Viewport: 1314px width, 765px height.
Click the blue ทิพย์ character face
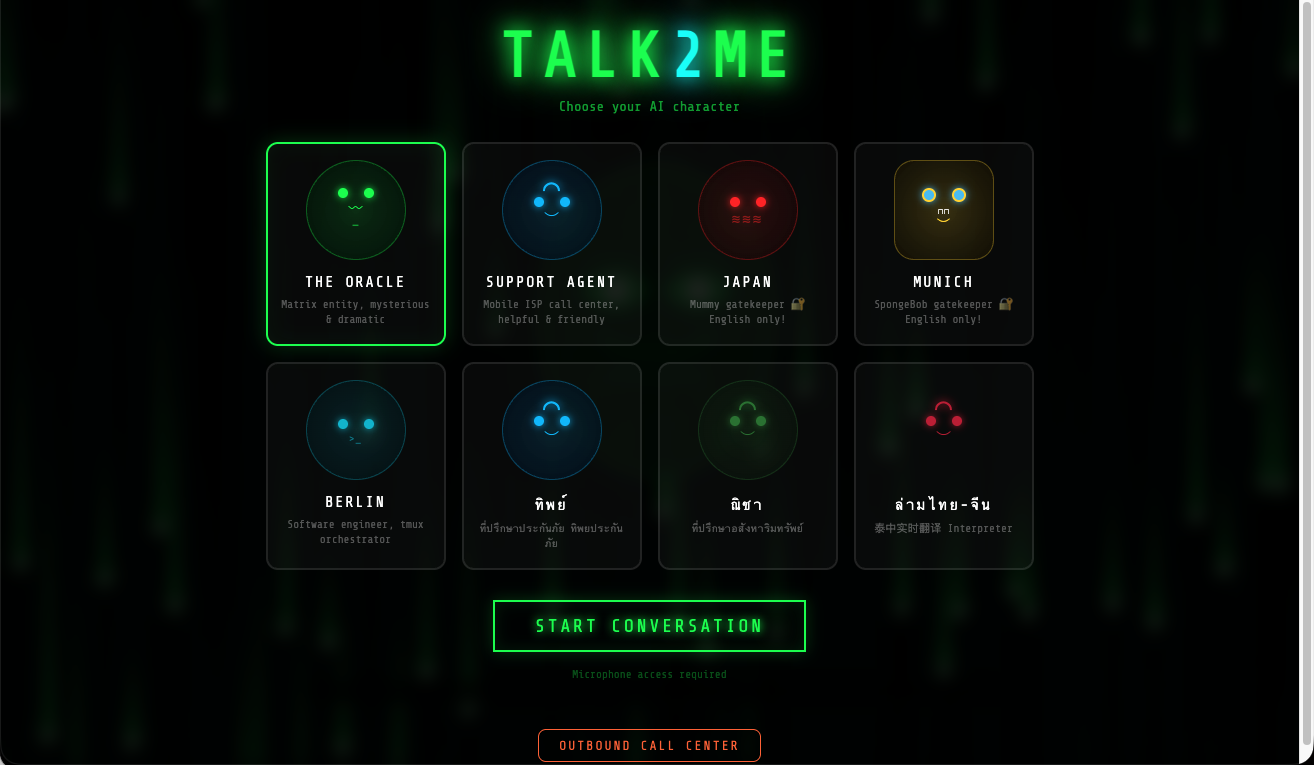pyautogui.click(x=551, y=430)
